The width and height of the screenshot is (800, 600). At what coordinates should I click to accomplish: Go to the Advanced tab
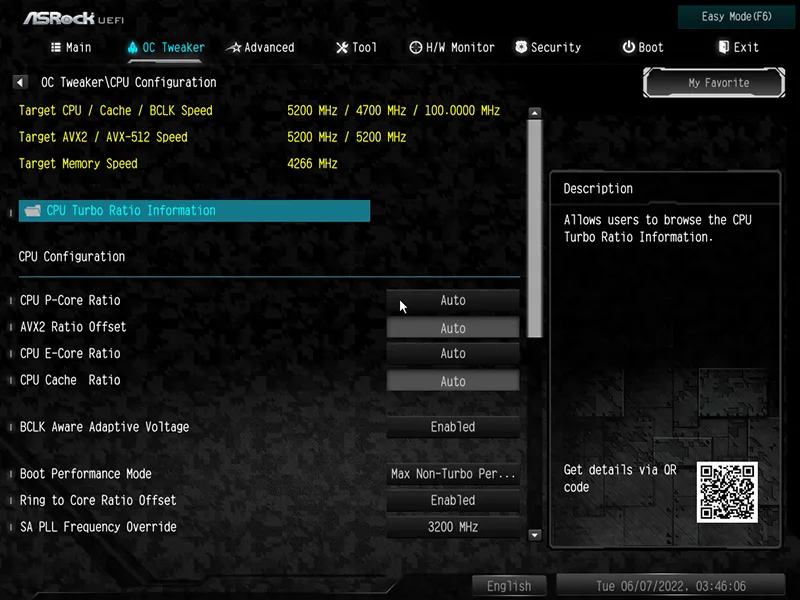(x=261, y=47)
